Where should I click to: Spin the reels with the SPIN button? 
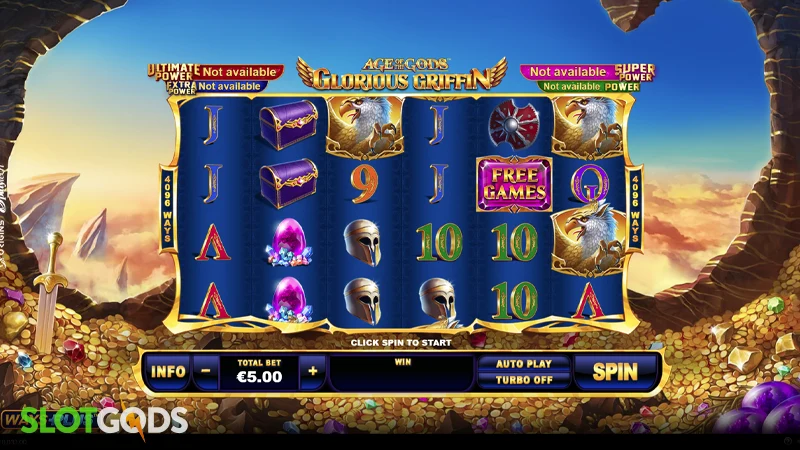[615, 372]
